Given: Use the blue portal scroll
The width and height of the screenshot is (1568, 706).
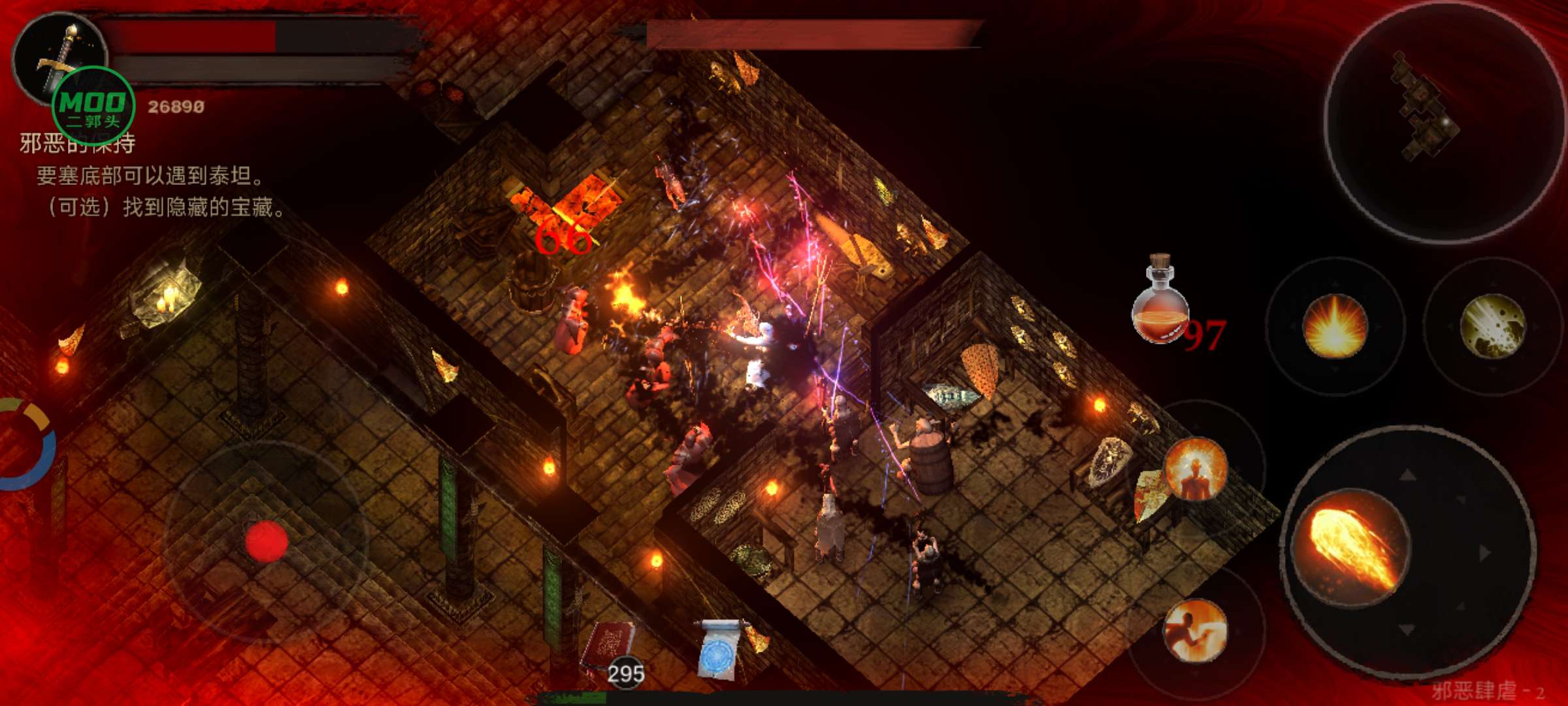Looking at the screenshot, I should pyautogui.click(x=720, y=648).
